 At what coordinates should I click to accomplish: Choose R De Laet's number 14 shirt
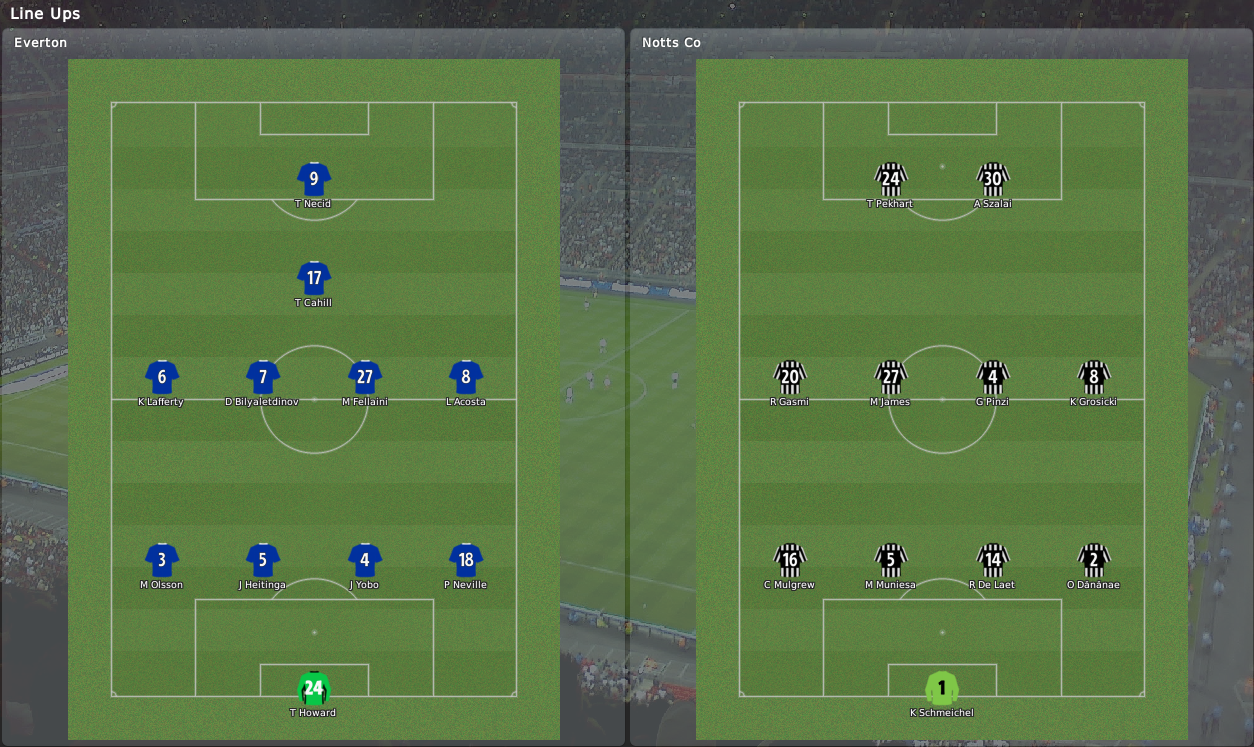click(x=992, y=560)
